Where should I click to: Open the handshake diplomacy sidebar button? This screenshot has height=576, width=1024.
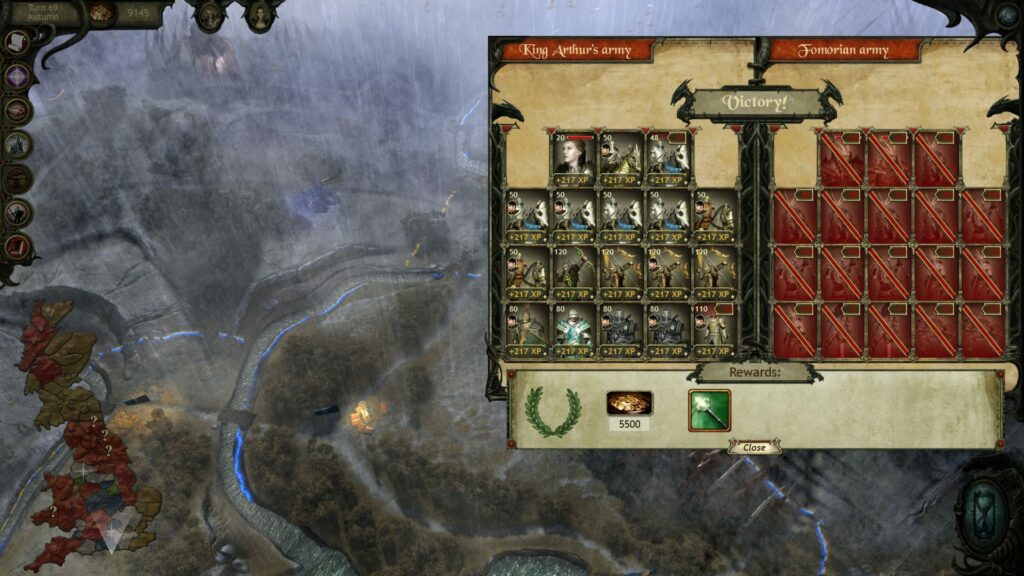[17, 110]
